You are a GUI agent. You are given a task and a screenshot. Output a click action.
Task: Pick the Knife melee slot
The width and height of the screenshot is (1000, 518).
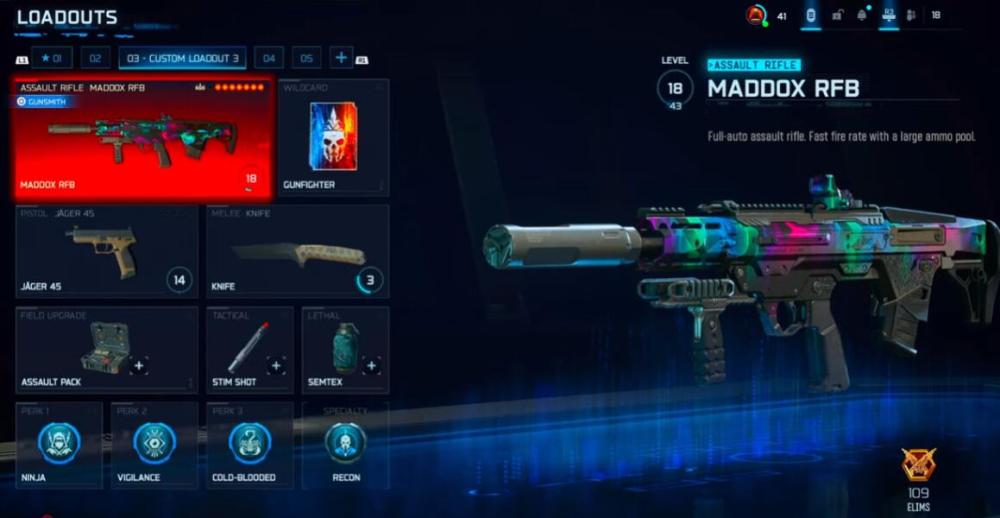pos(297,251)
